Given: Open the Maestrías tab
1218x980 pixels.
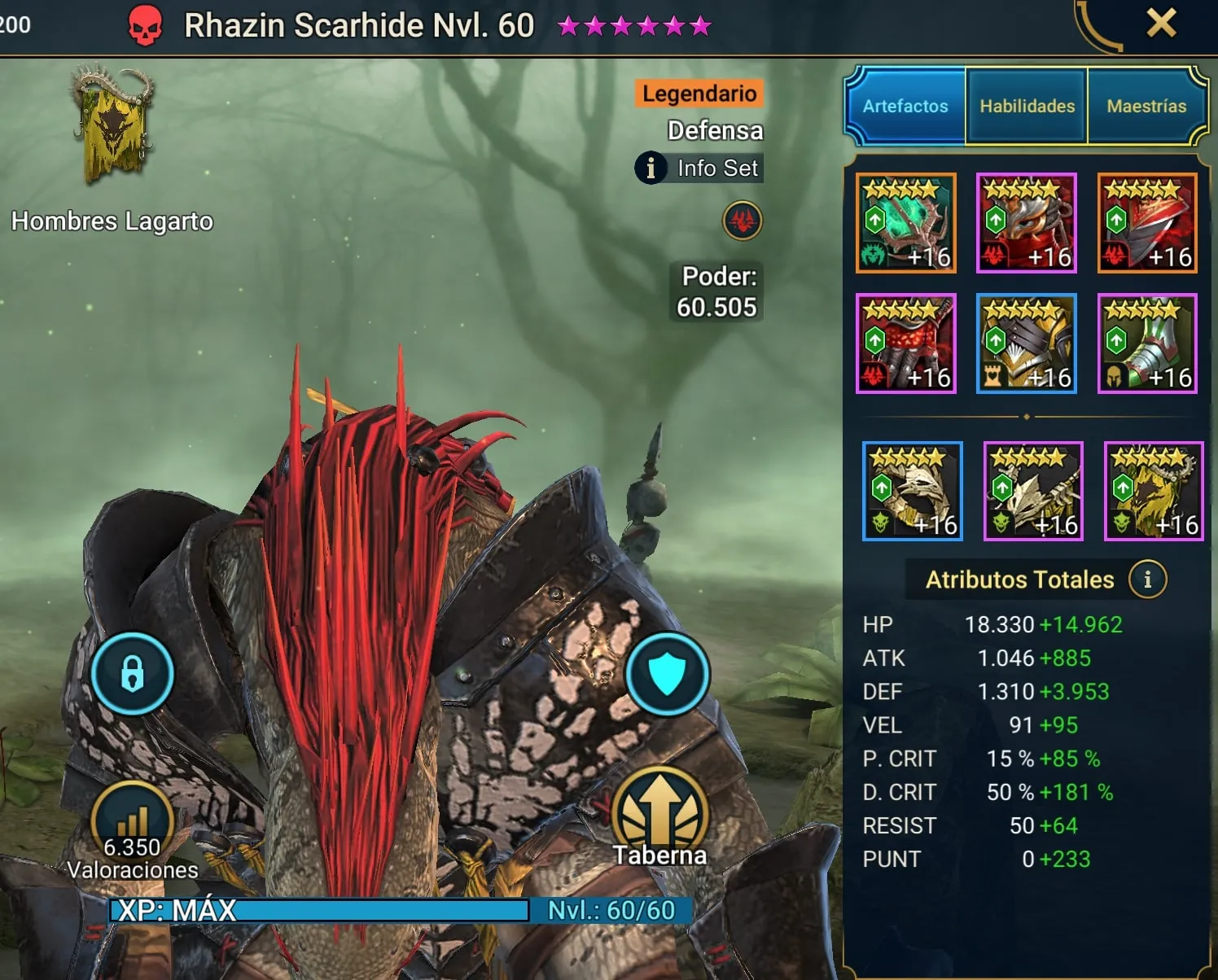Looking at the screenshot, I should (1146, 107).
